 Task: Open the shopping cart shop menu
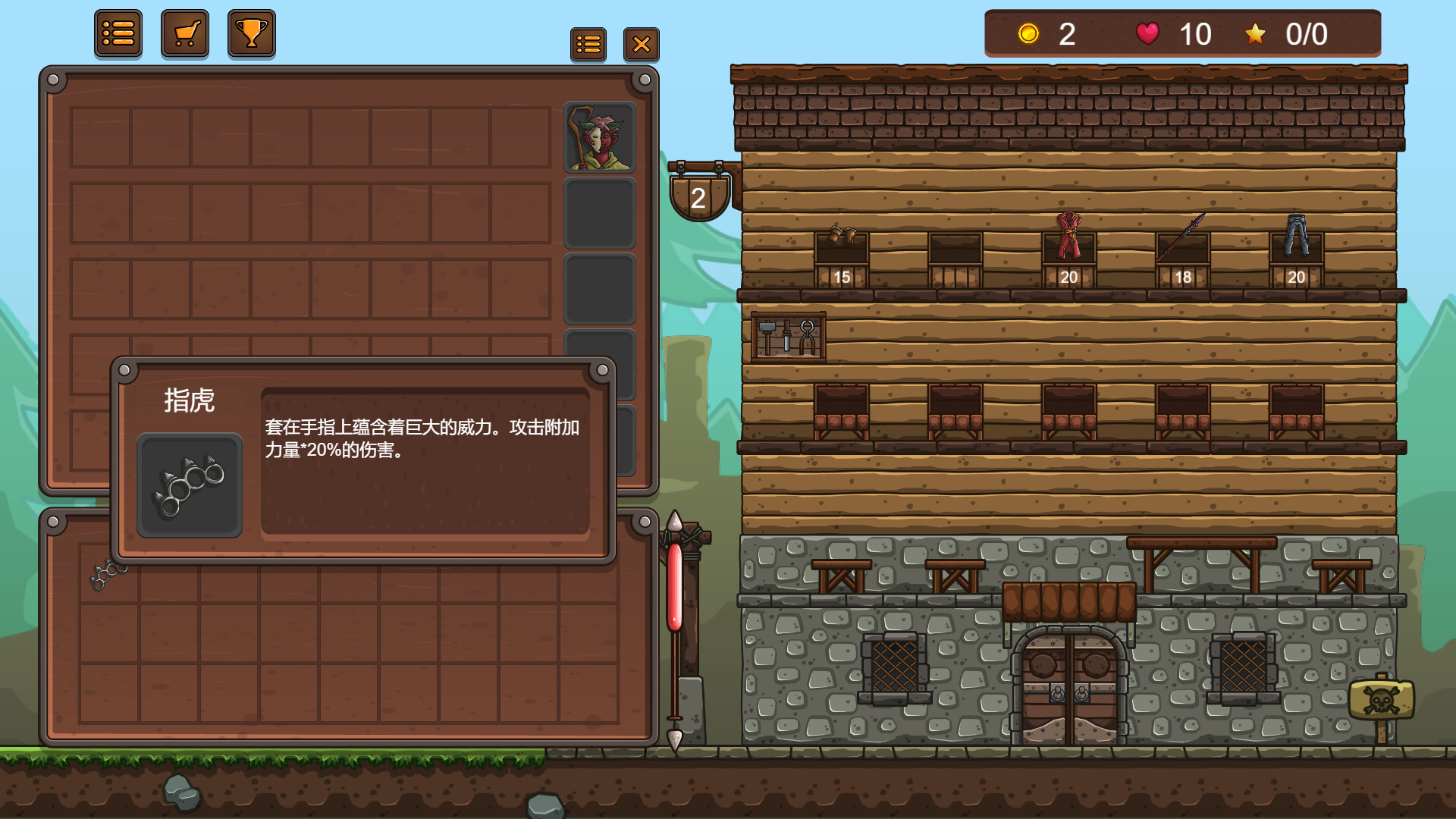[x=184, y=33]
